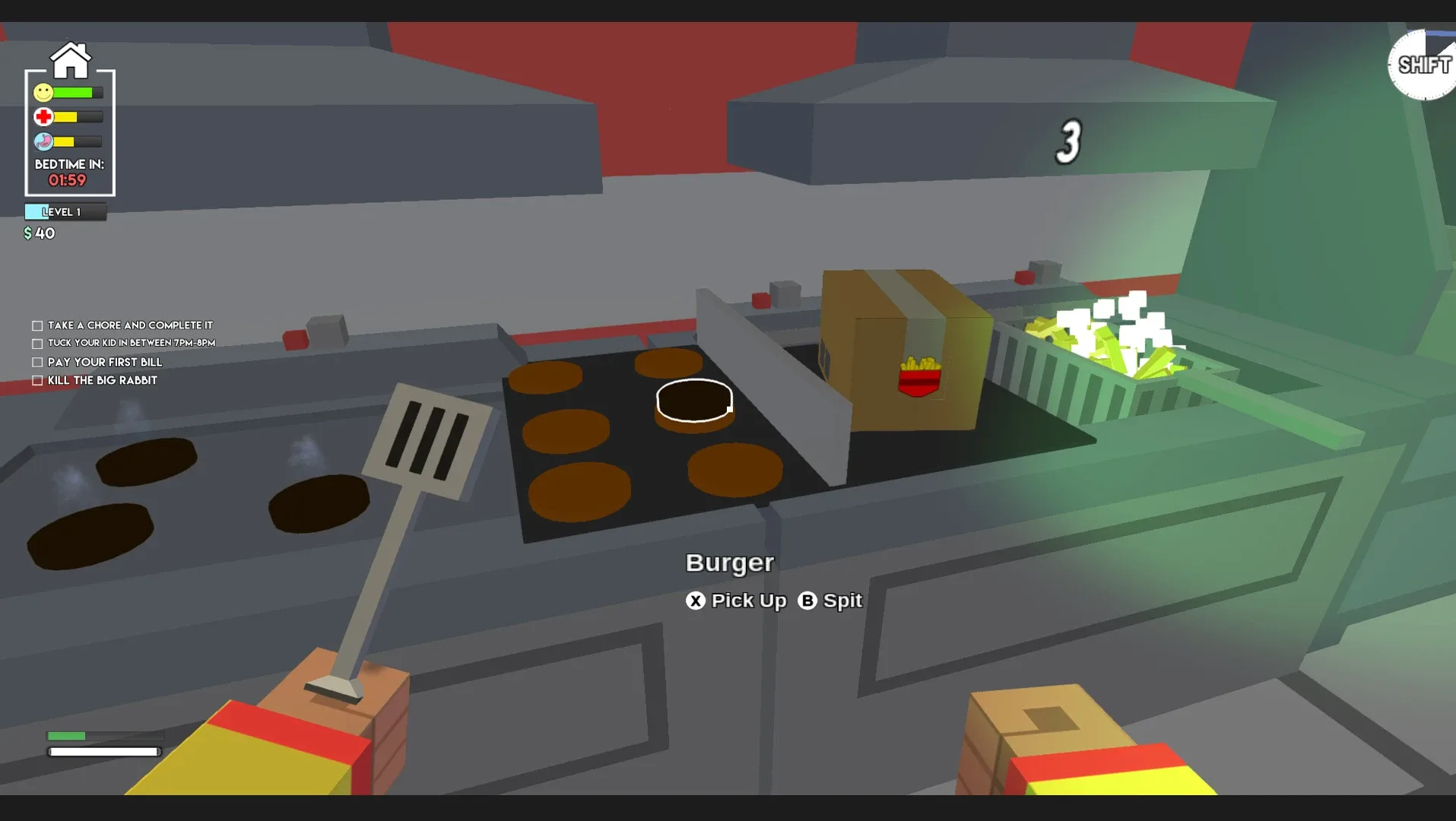Click the red cross health icon
Viewport: 1456px width, 821px height.
coord(43,116)
